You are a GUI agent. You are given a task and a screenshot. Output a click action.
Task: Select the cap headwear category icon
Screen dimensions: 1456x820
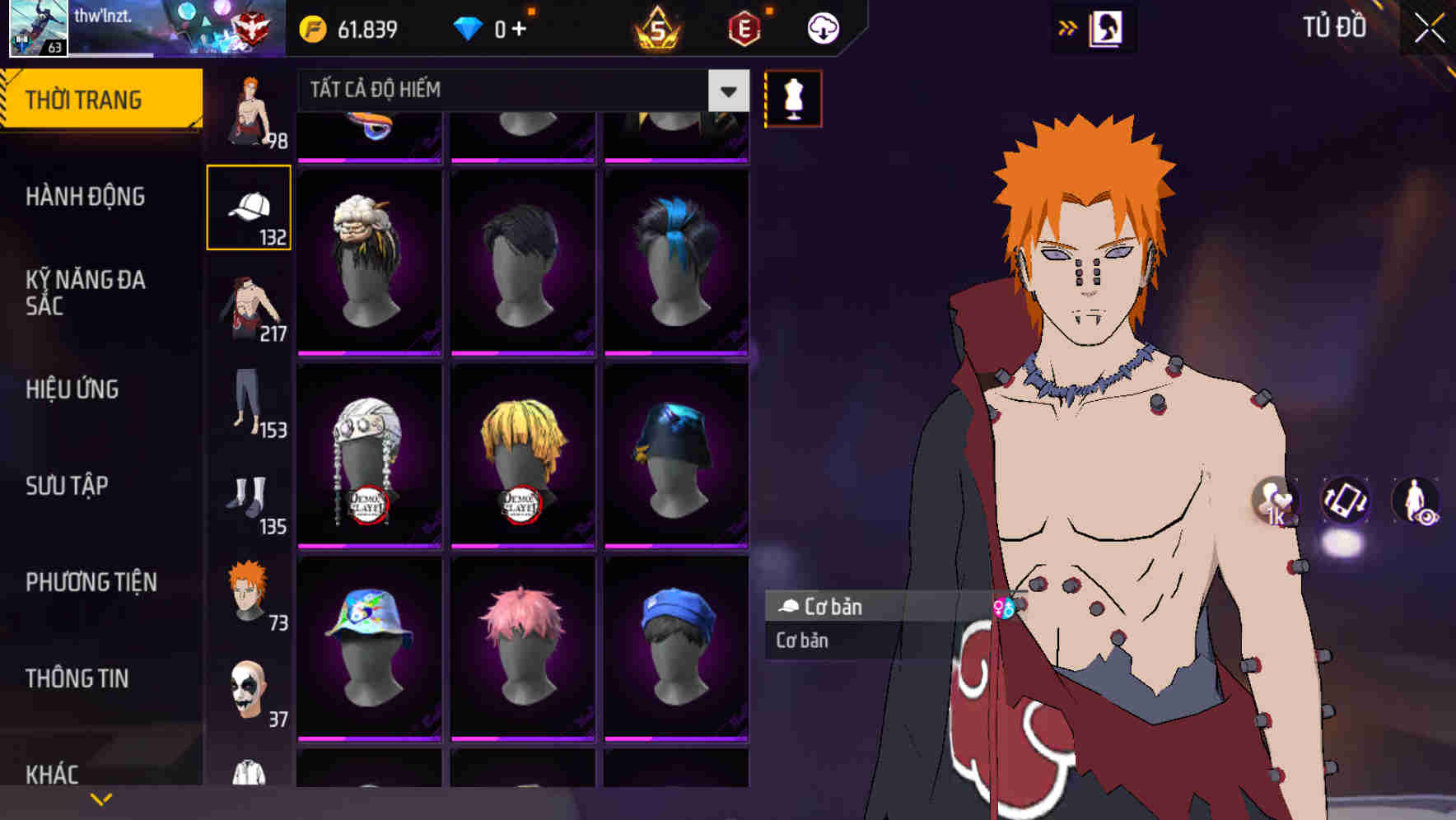coord(250,207)
